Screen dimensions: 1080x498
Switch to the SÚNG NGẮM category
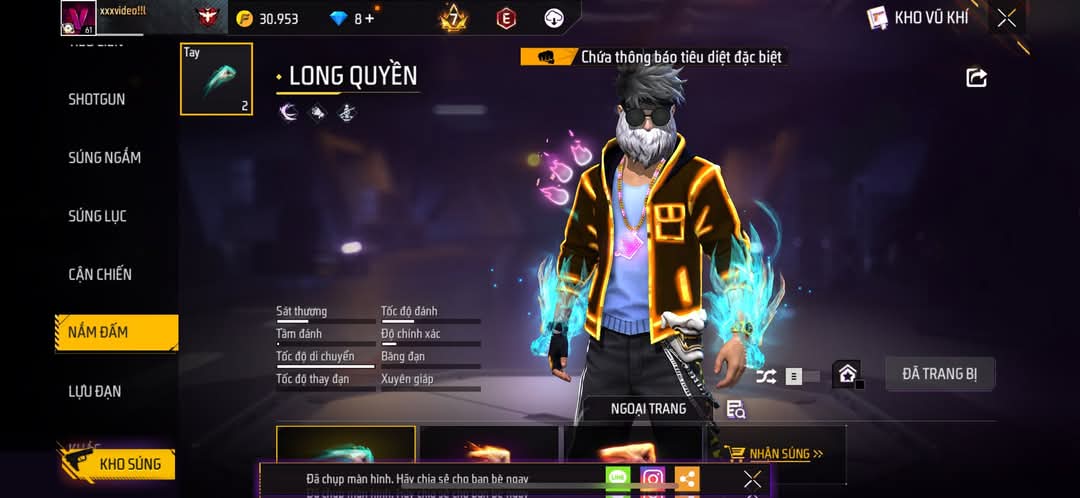105,157
